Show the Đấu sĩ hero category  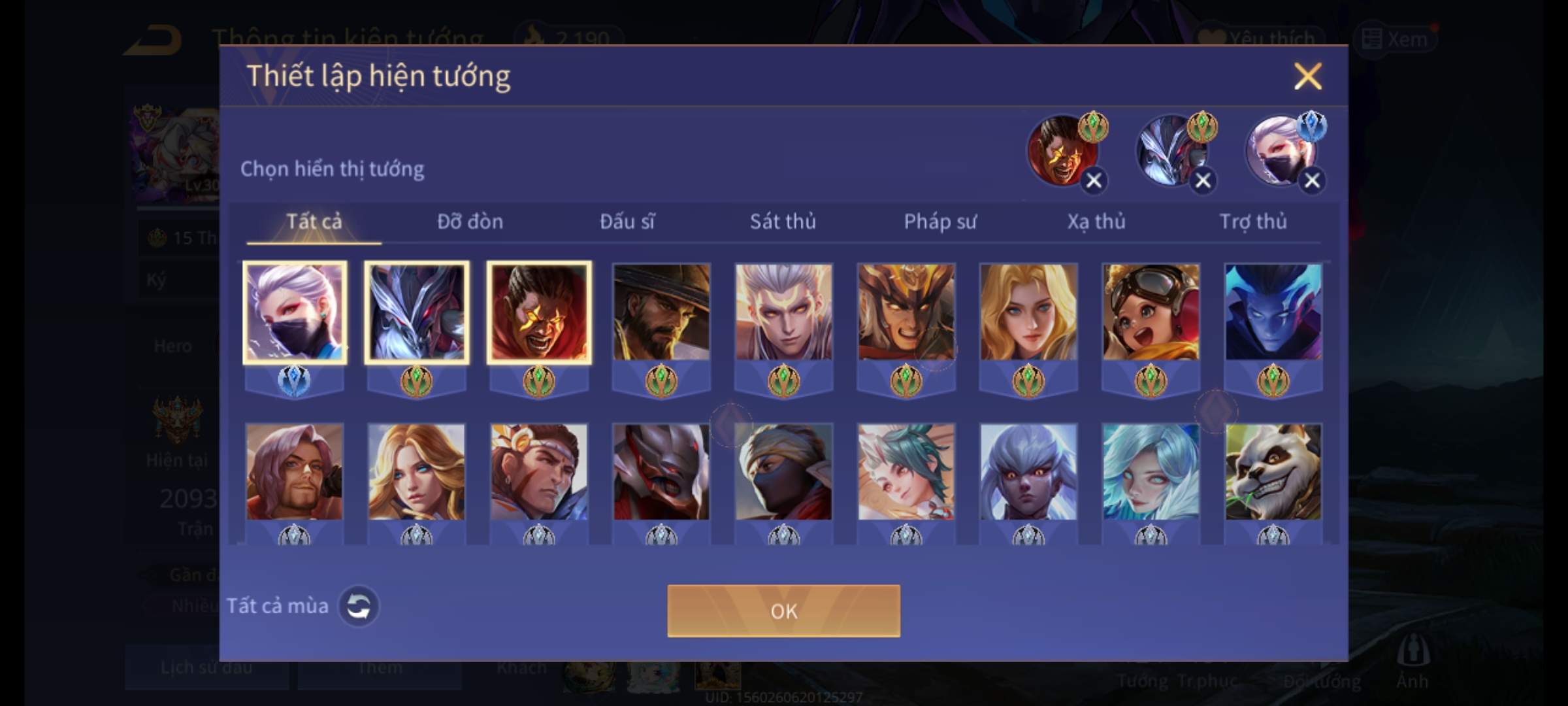(627, 222)
